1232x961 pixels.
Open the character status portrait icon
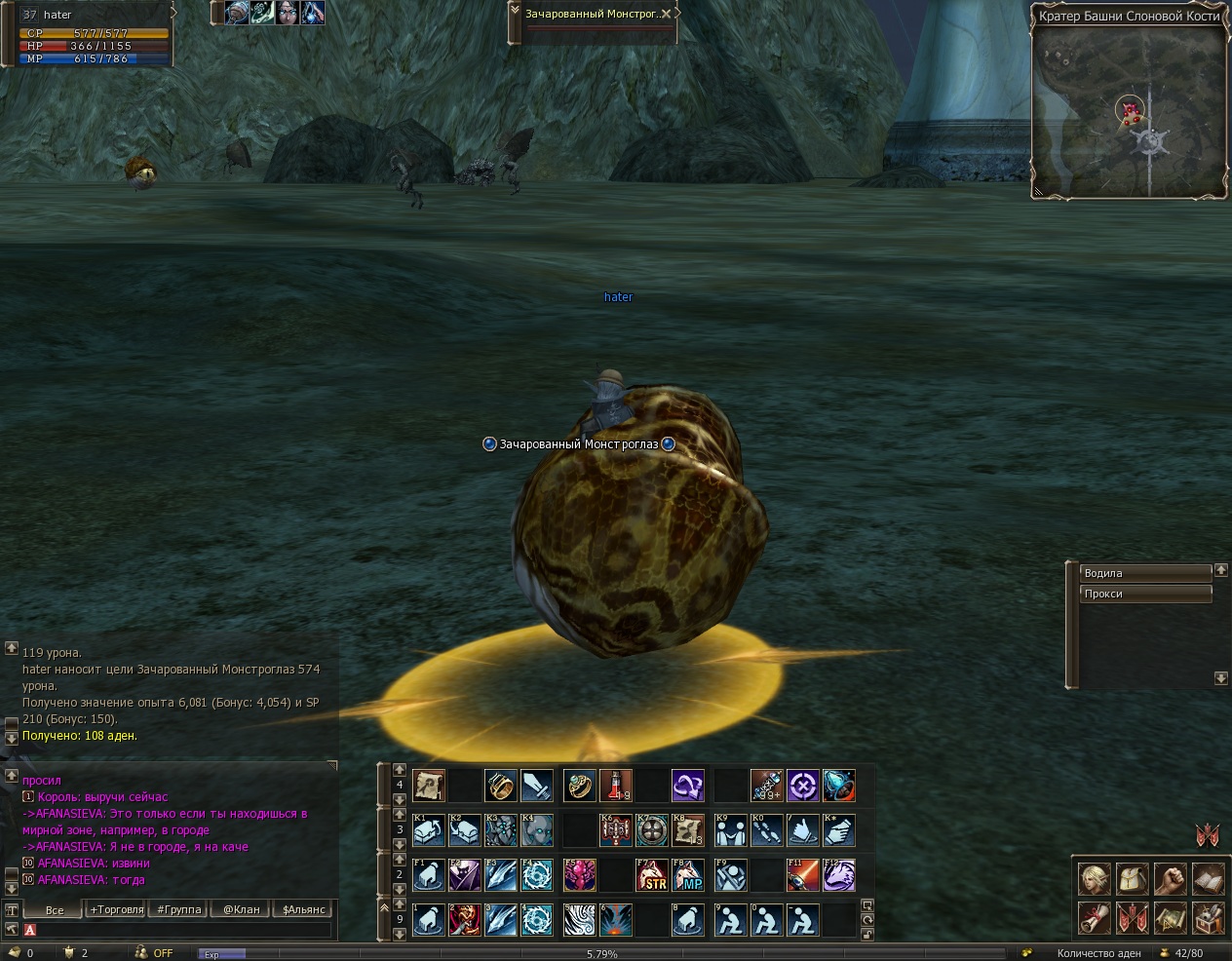[1094, 879]
